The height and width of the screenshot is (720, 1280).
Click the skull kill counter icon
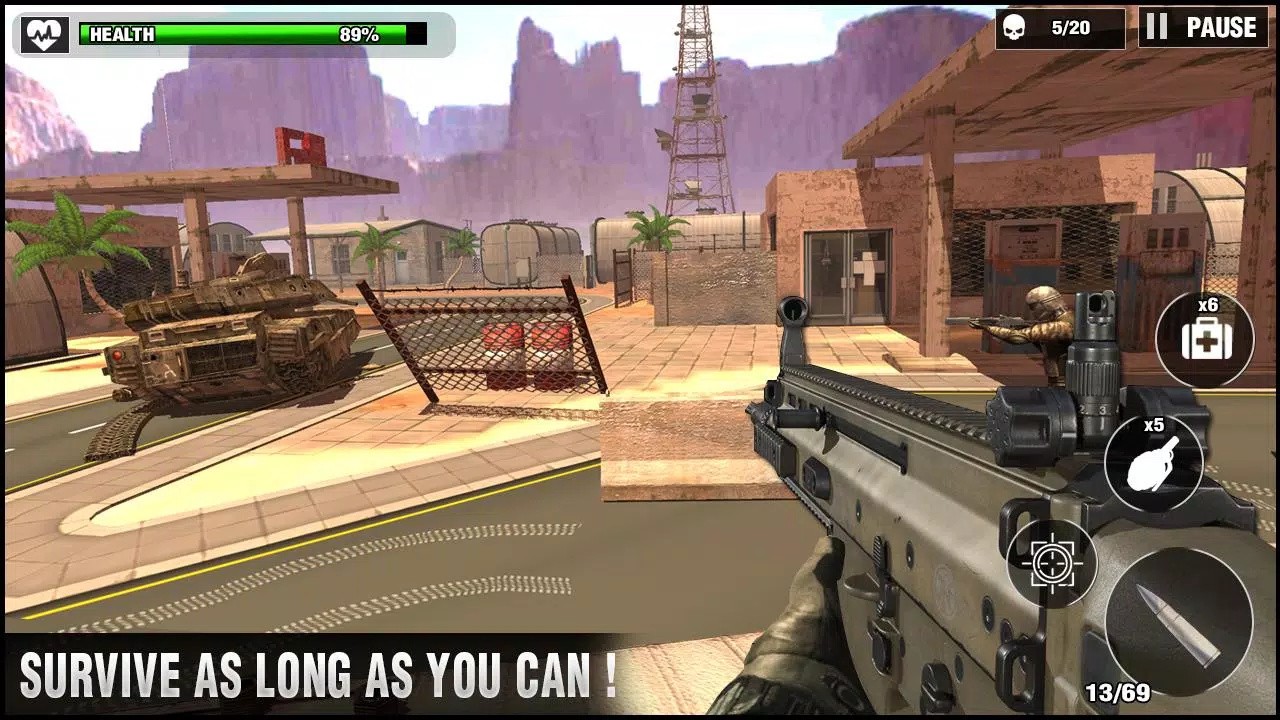click(1012, 27)
